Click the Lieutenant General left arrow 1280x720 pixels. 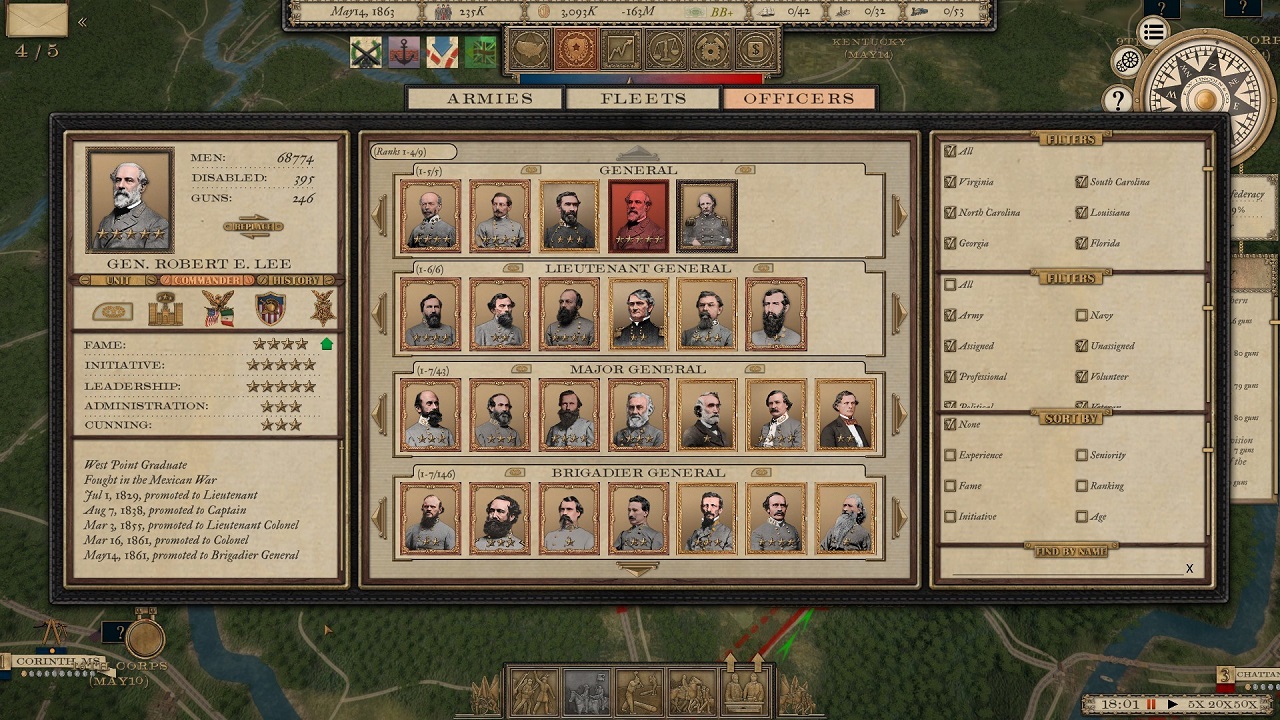[x=379, y=312]
